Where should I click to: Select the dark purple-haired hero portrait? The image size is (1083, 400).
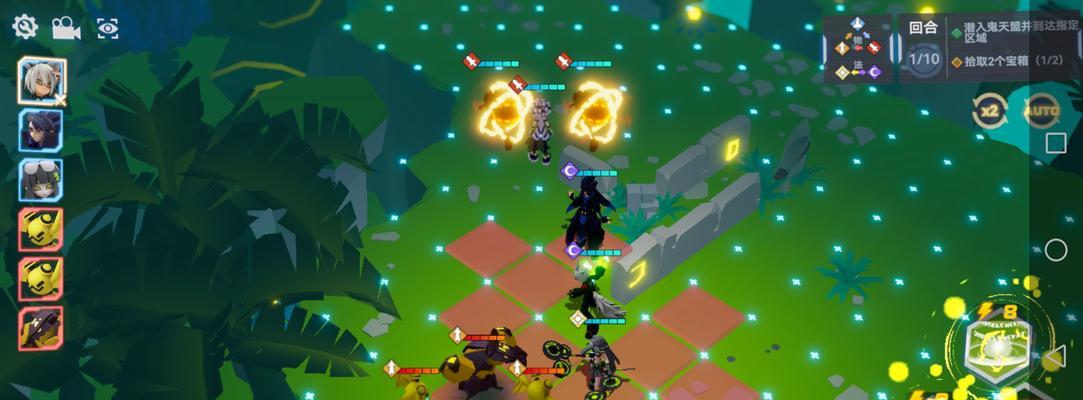click(41, 130)
